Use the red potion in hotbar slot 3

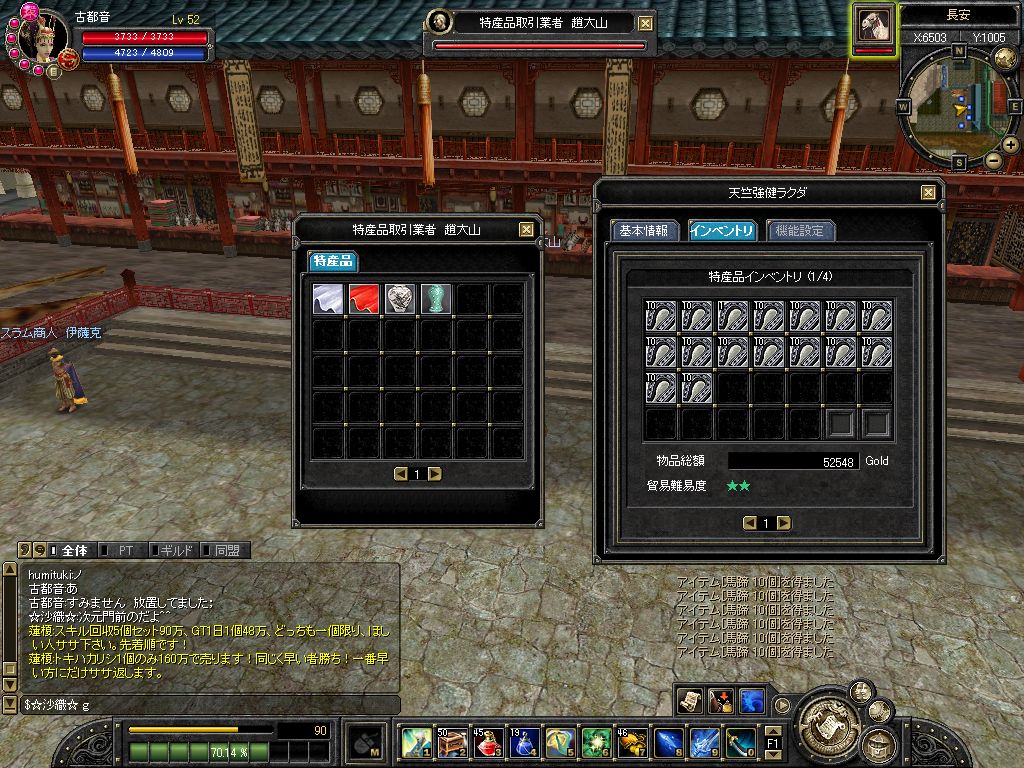pos(489,743)
